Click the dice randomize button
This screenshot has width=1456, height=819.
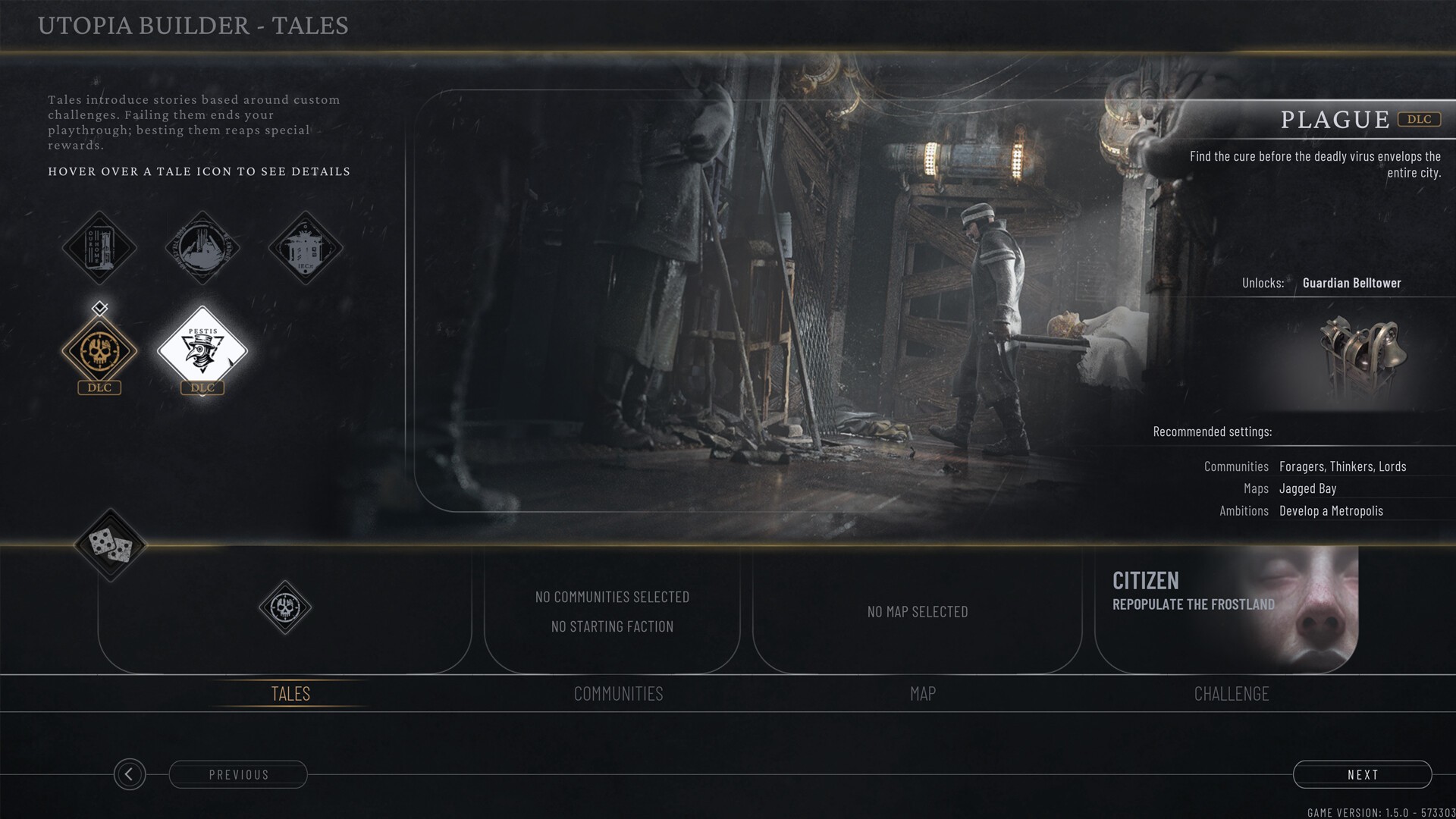[111, 545]
